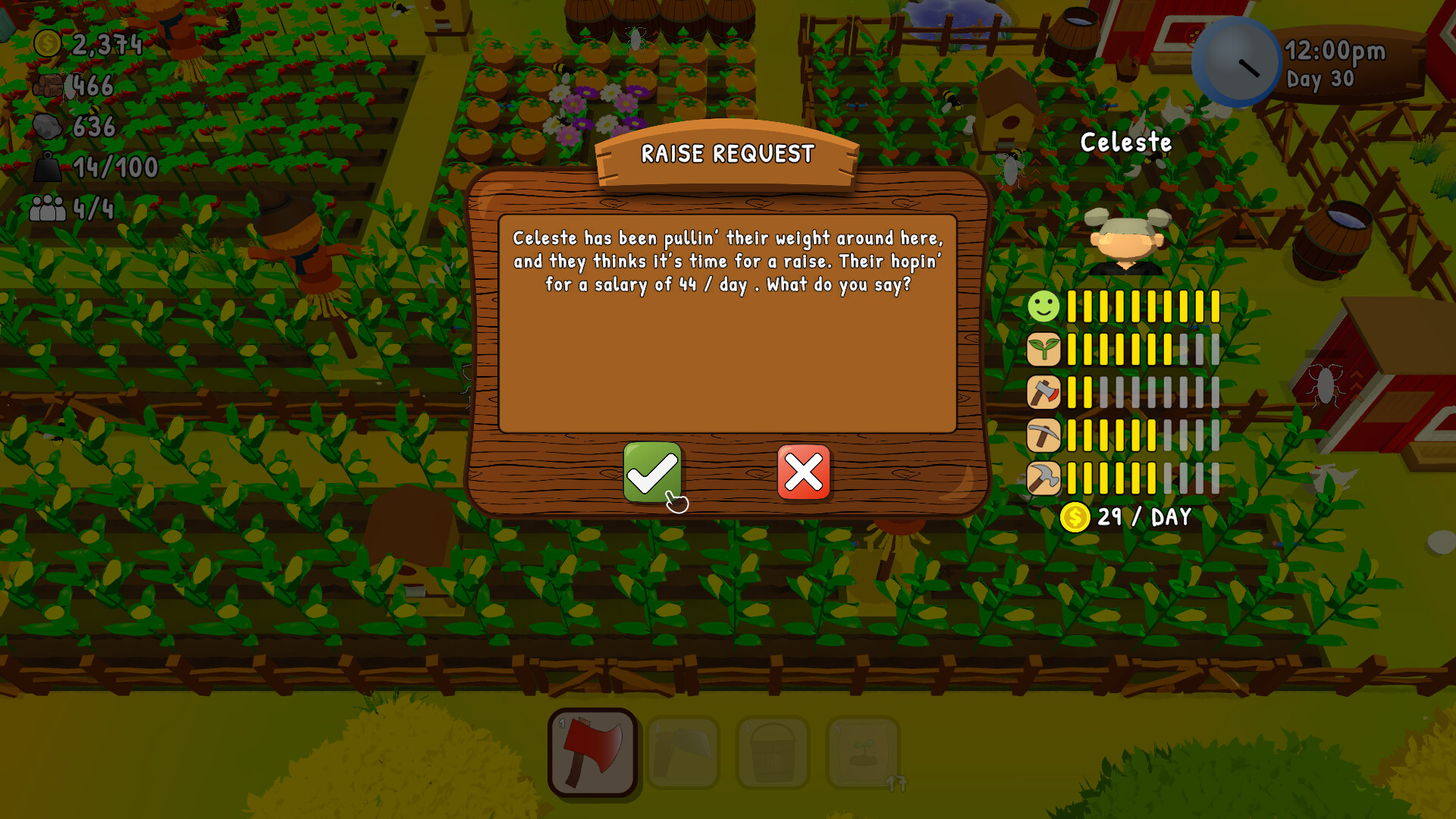Click the coin icon beside 29 / DAY salary
The height and width of the screenshot is (819, 1456).
click(x=1075, y=517)
